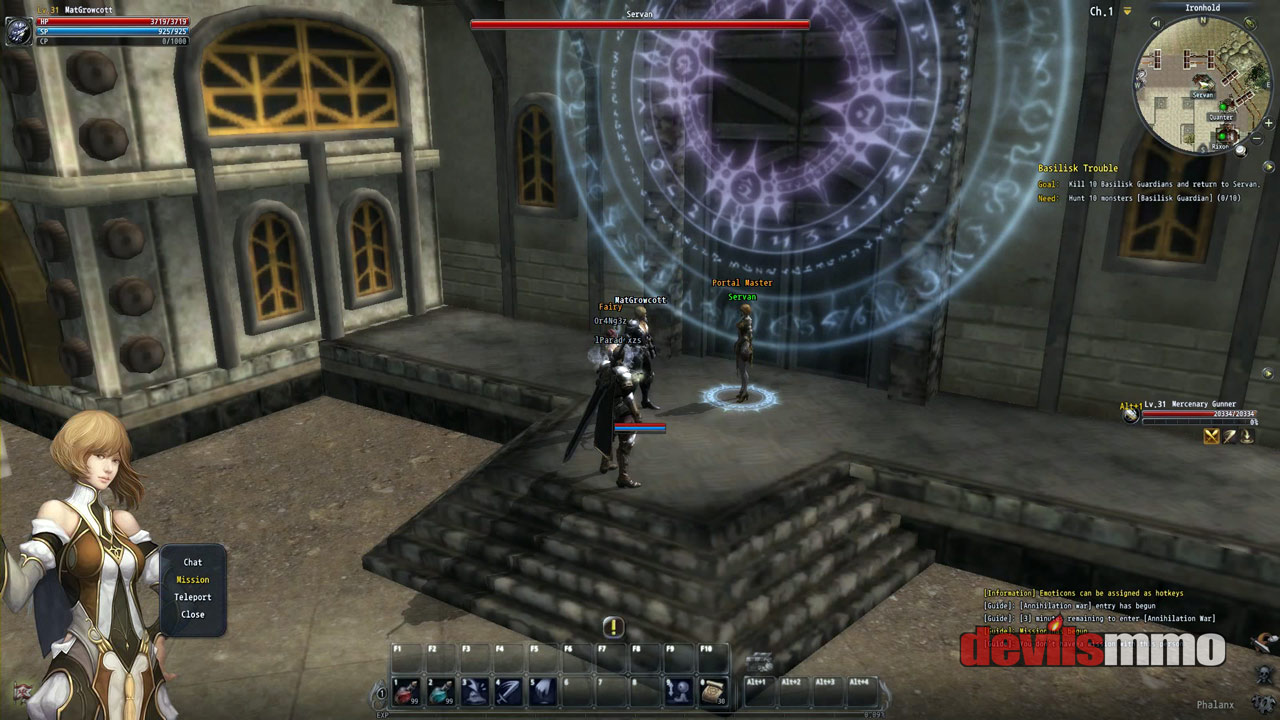The width and height of the screenshot is (1280, 720).
Task: Select the Mercenary Gunner portrait
Action: (1131, 415)
